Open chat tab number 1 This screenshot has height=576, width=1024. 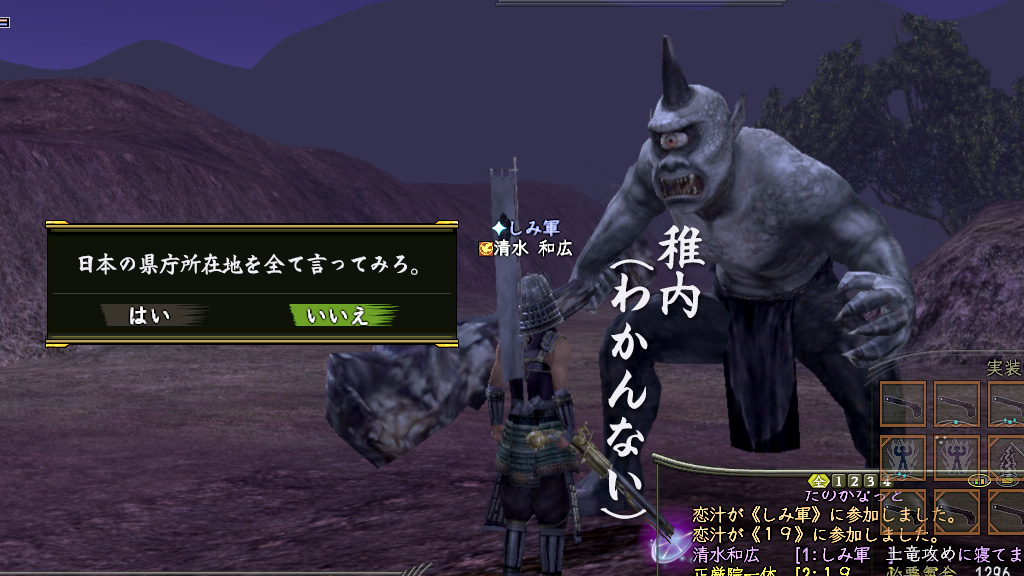point(840,480)
